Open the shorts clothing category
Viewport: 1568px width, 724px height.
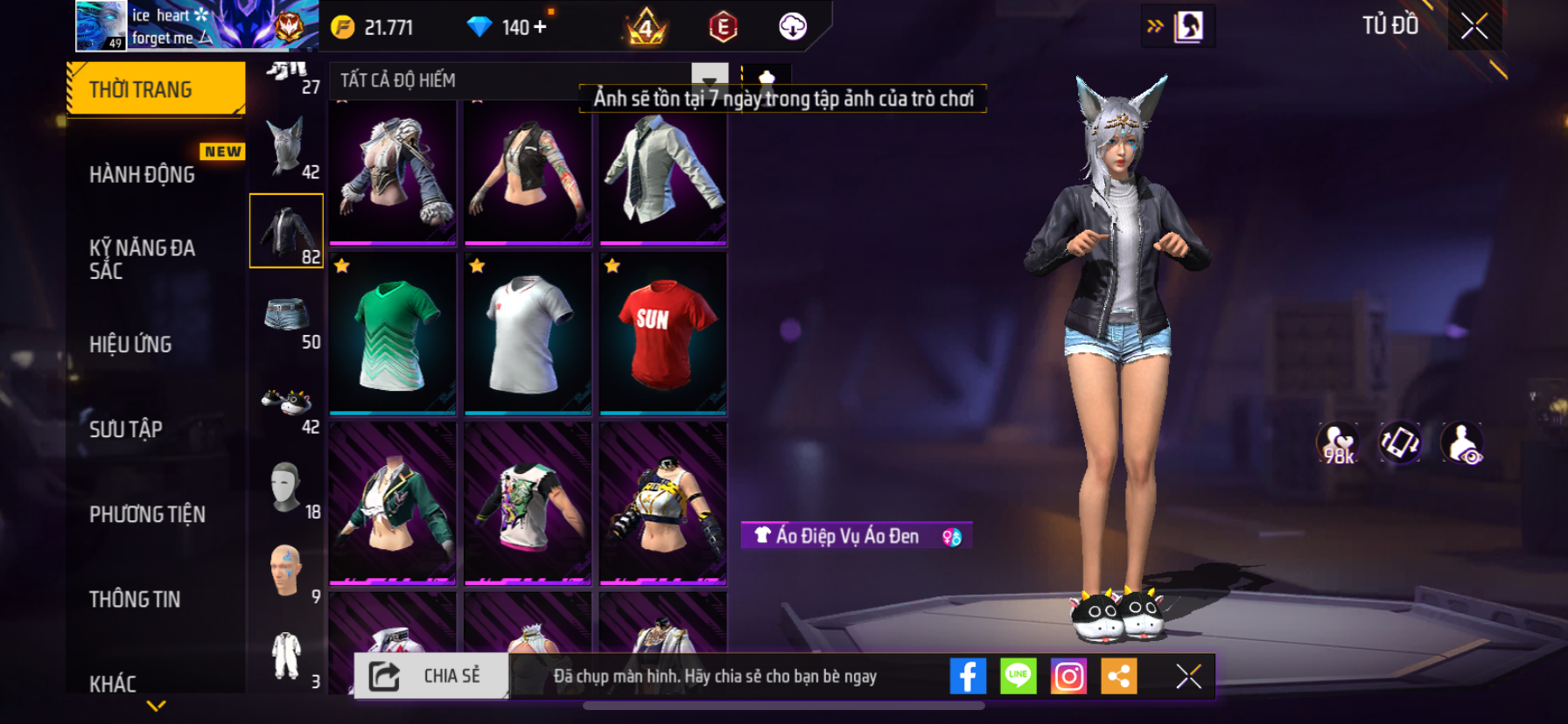point(287,317)
